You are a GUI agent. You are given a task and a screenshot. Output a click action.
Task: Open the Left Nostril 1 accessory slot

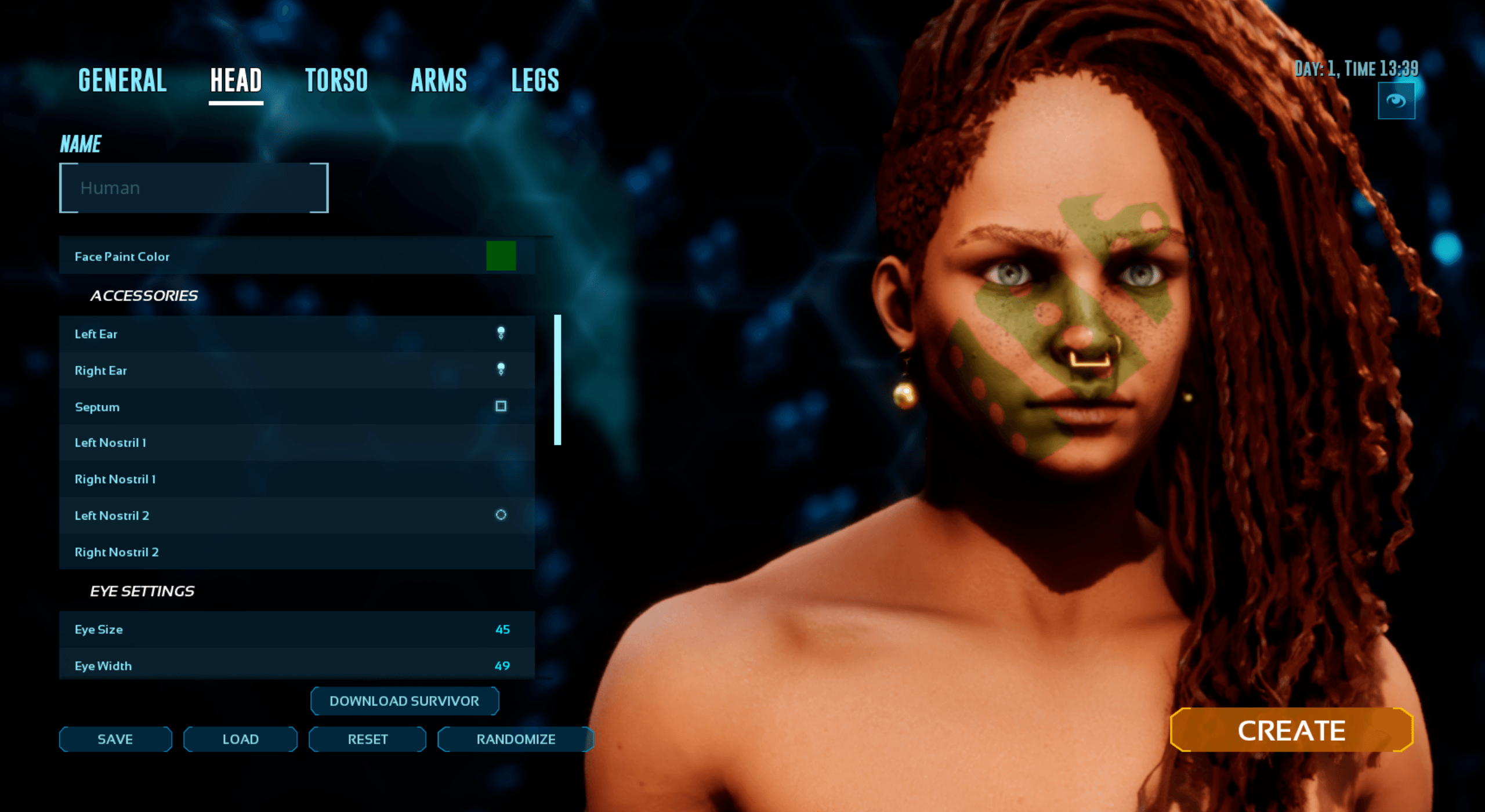click(296, 443)
